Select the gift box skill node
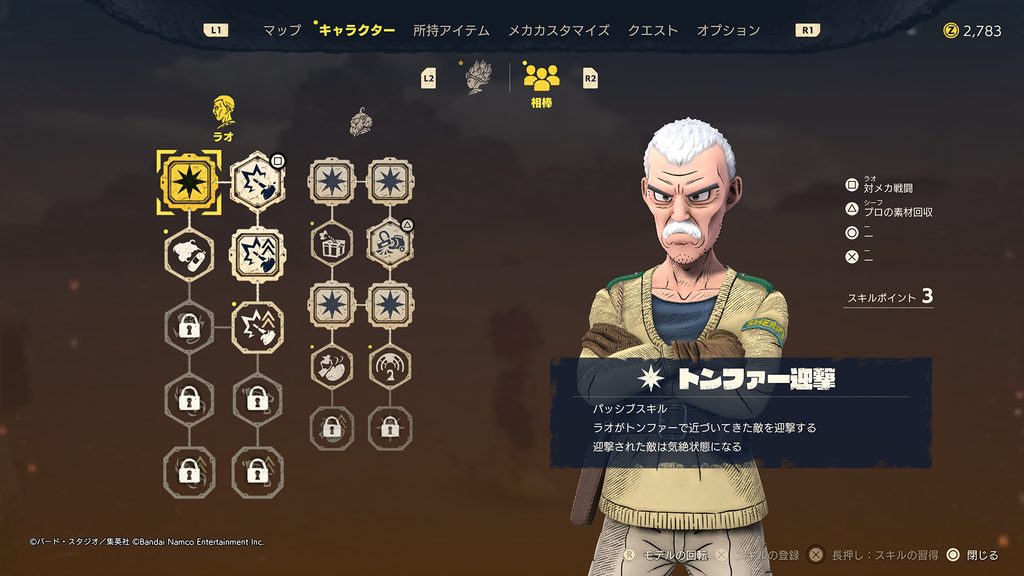Viewport: 1024px width, 576px height. click(x=331, y=242)
